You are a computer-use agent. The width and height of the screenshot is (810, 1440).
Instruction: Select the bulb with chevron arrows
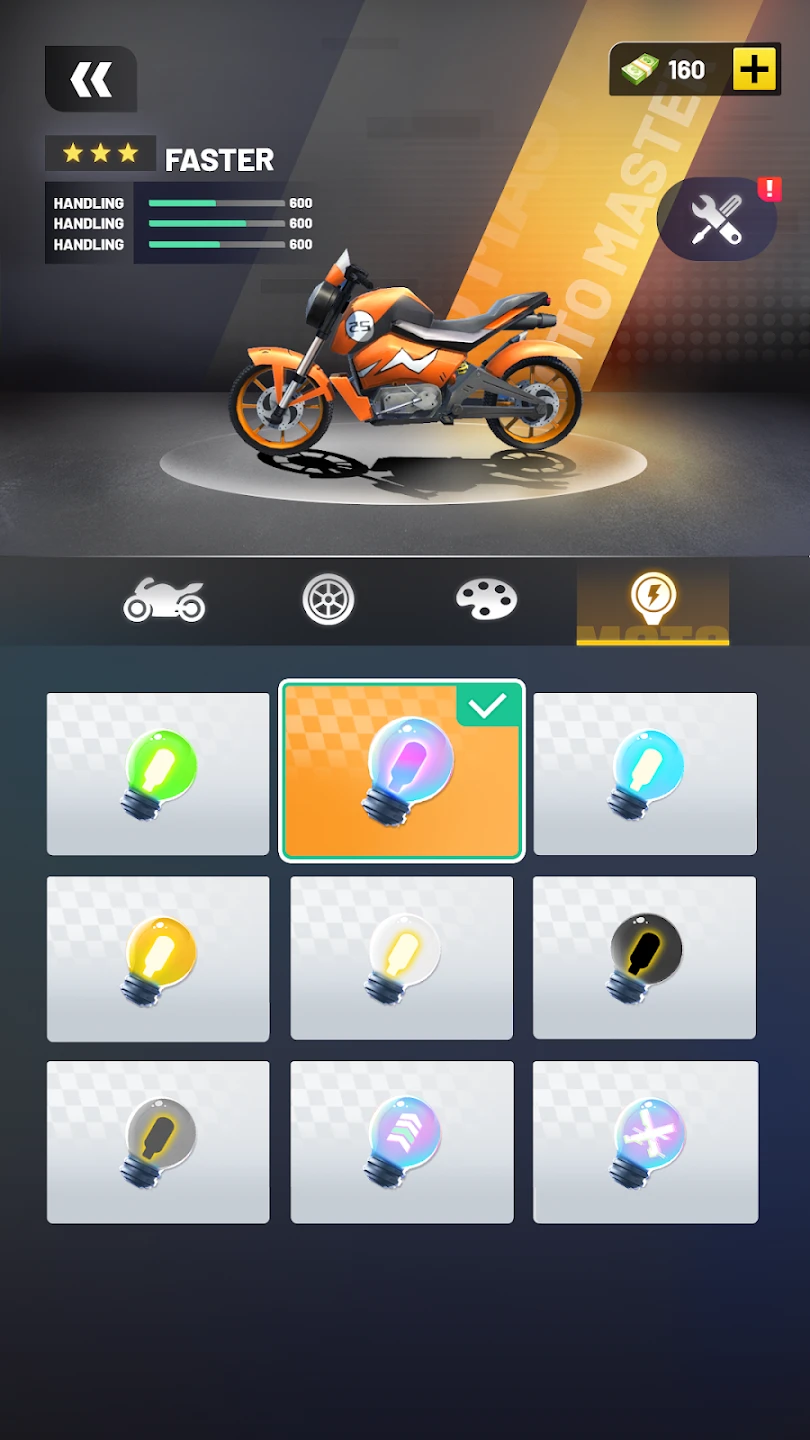click(x=401, y=1142)
